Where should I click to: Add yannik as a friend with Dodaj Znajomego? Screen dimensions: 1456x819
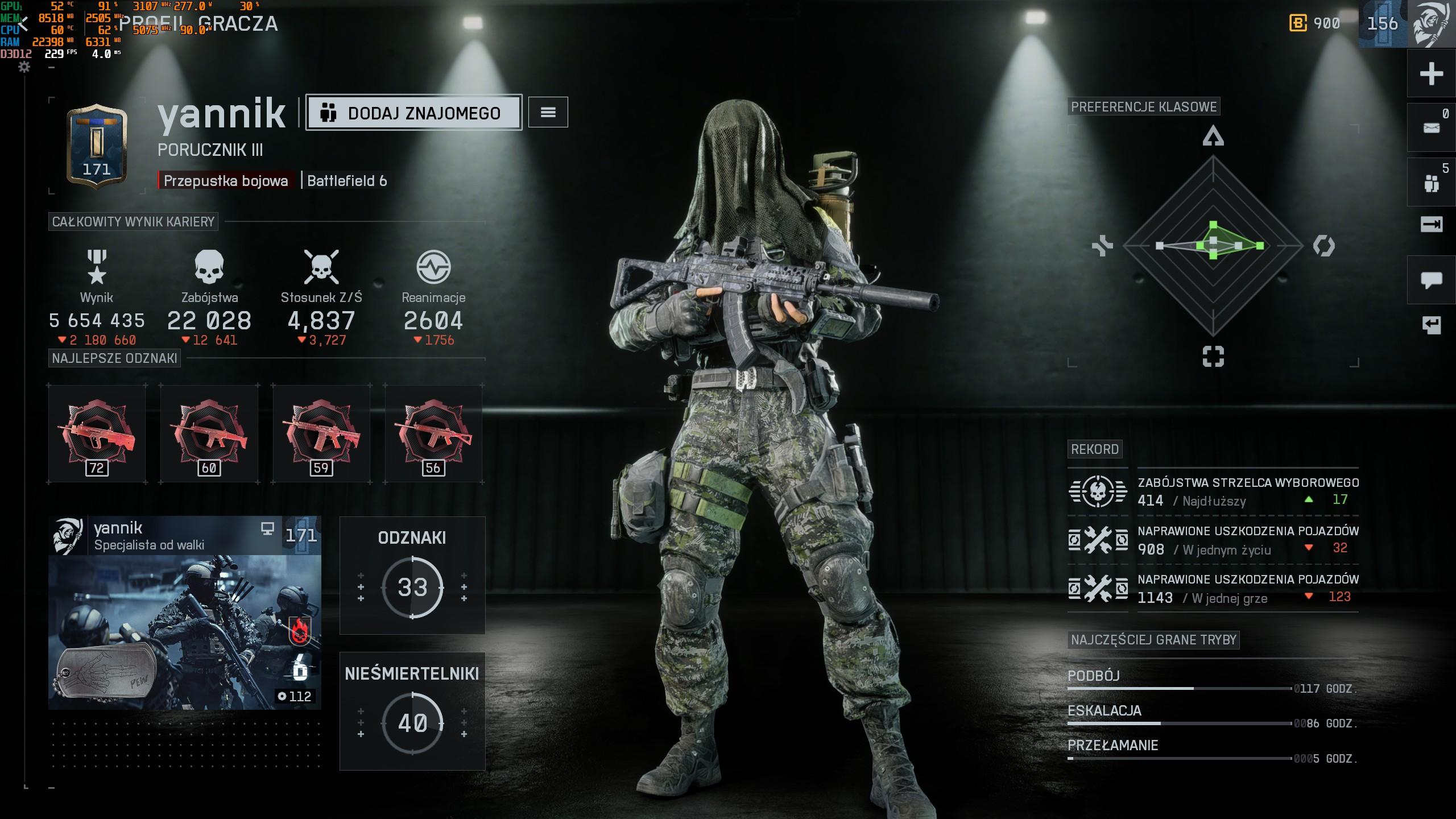pos(413,113)
